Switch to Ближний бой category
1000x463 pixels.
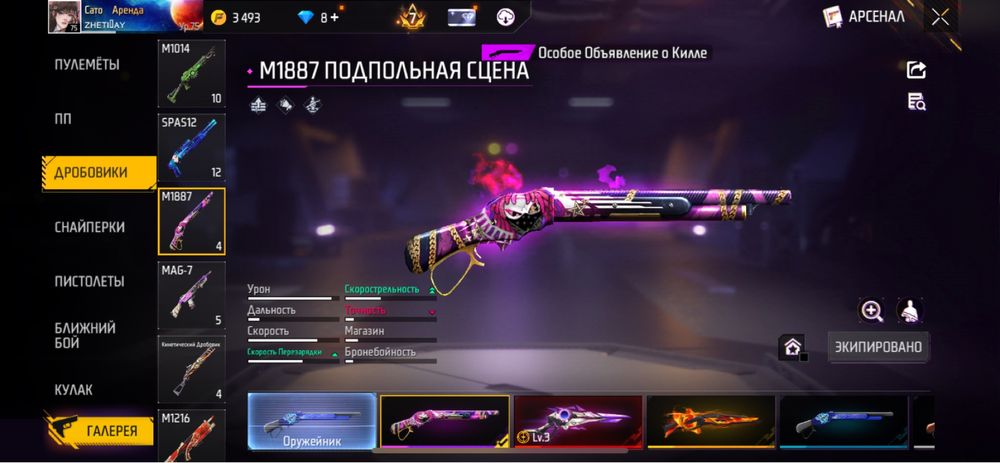(x=85, y=335)
